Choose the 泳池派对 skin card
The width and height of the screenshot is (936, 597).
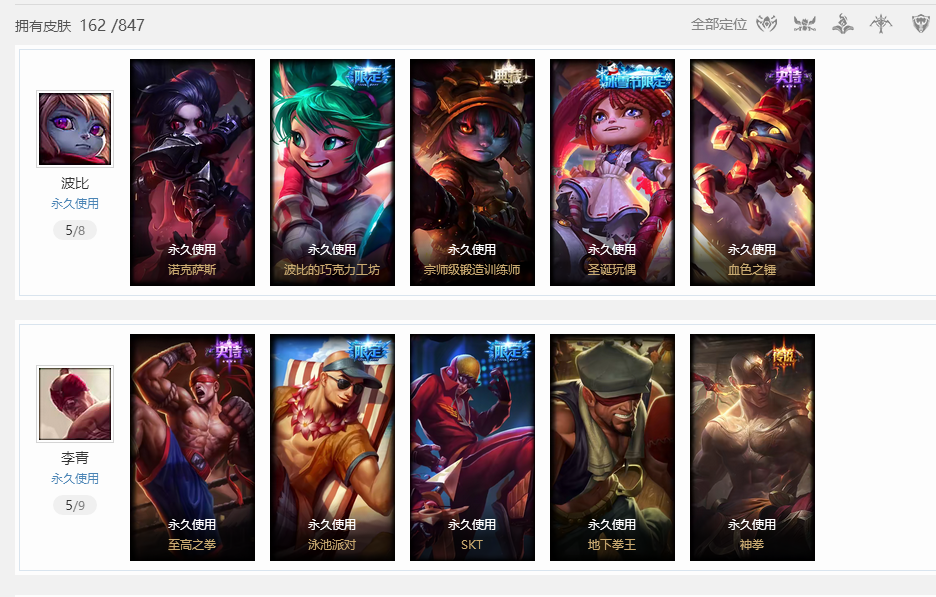(332, 447)
